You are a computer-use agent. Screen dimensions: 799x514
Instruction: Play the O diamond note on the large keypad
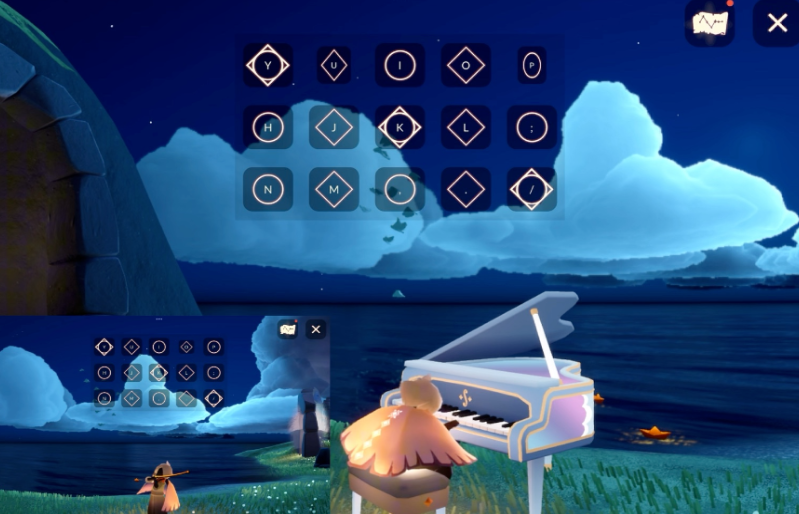pos(466,66)
